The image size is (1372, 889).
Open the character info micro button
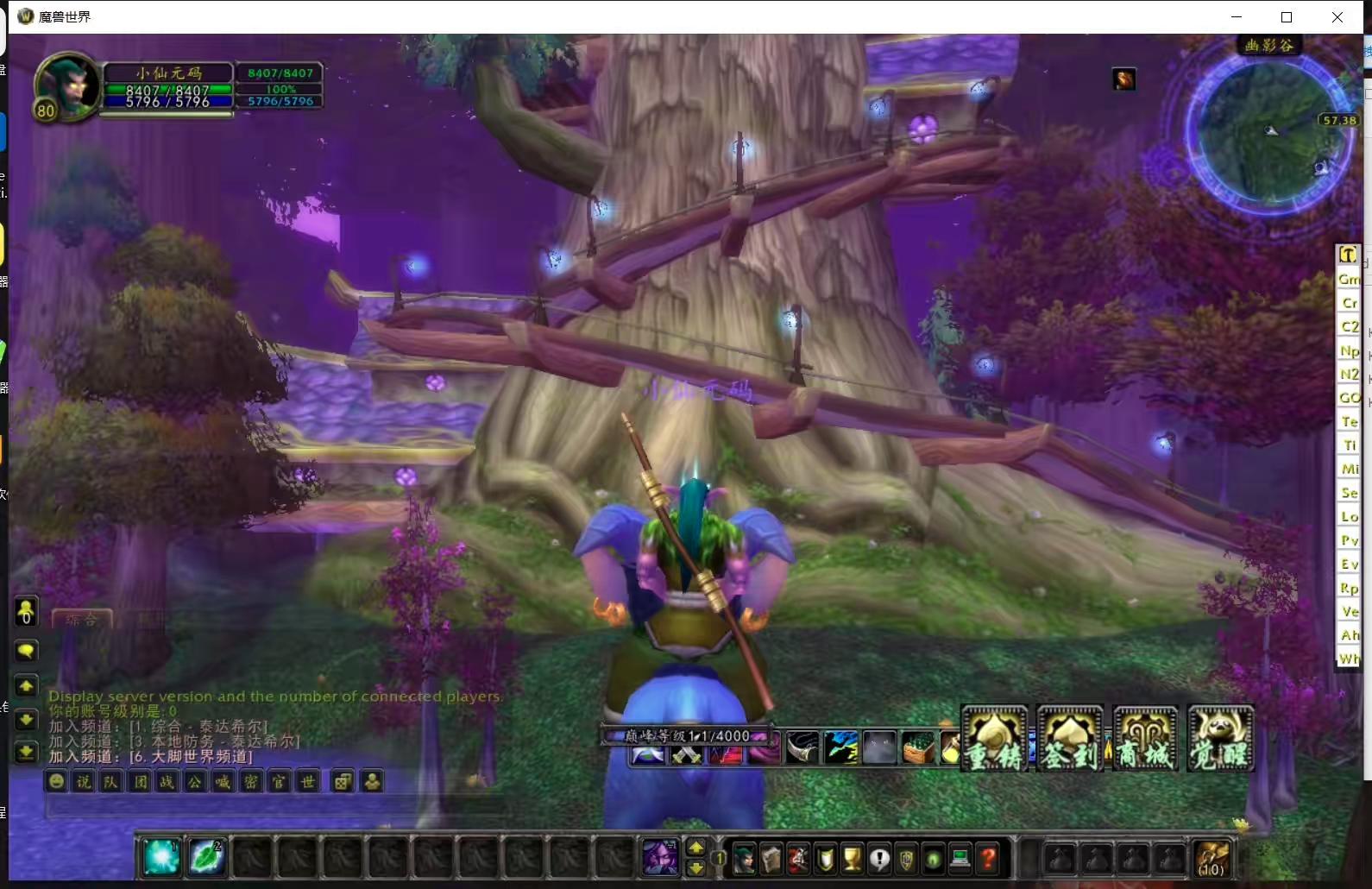[x=744, y=859]
